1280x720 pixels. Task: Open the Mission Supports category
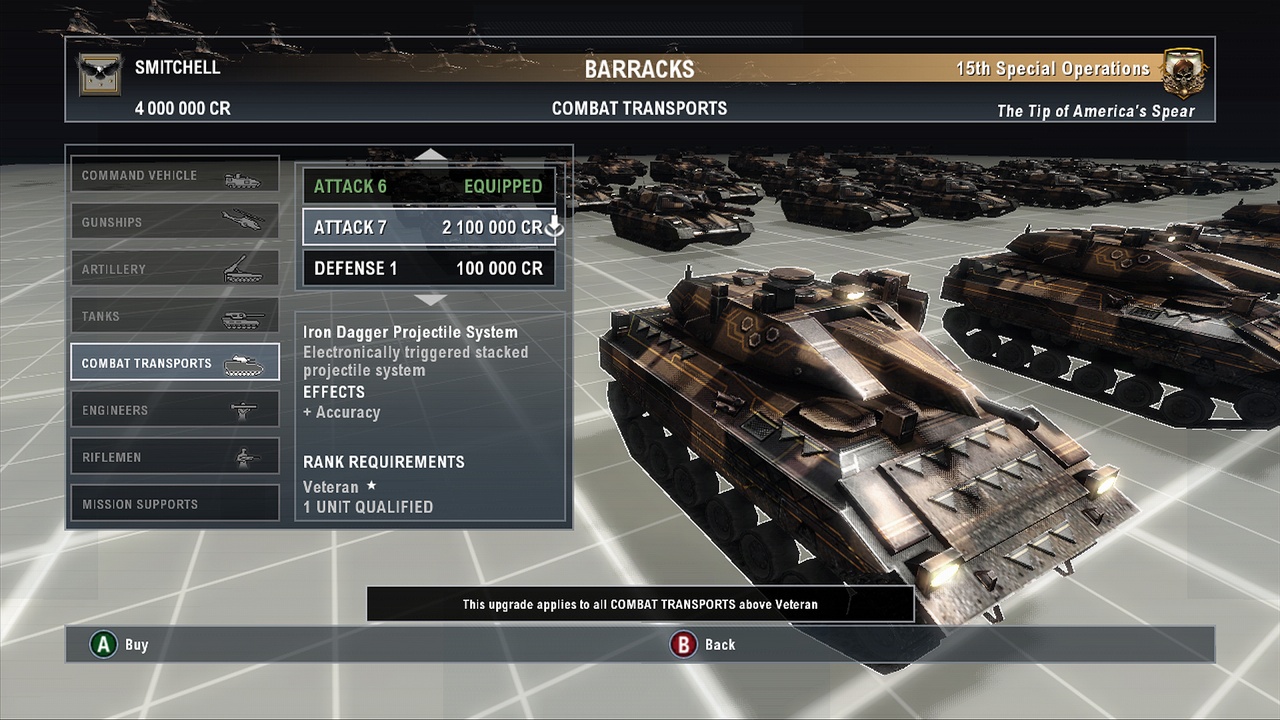tap(174, 504)
